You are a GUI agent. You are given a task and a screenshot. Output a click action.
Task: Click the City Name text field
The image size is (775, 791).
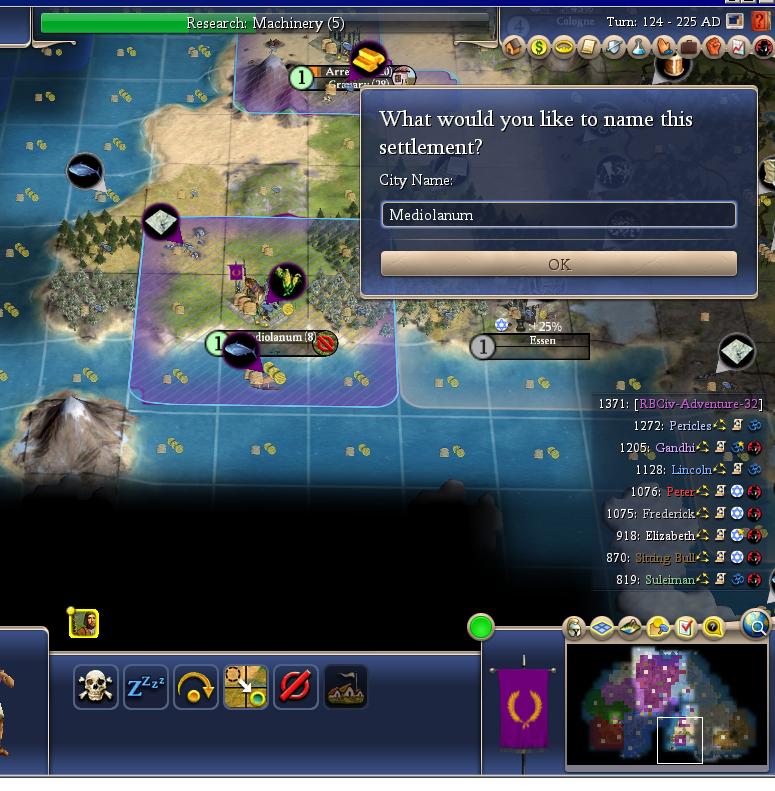click(x=559, y=215)
